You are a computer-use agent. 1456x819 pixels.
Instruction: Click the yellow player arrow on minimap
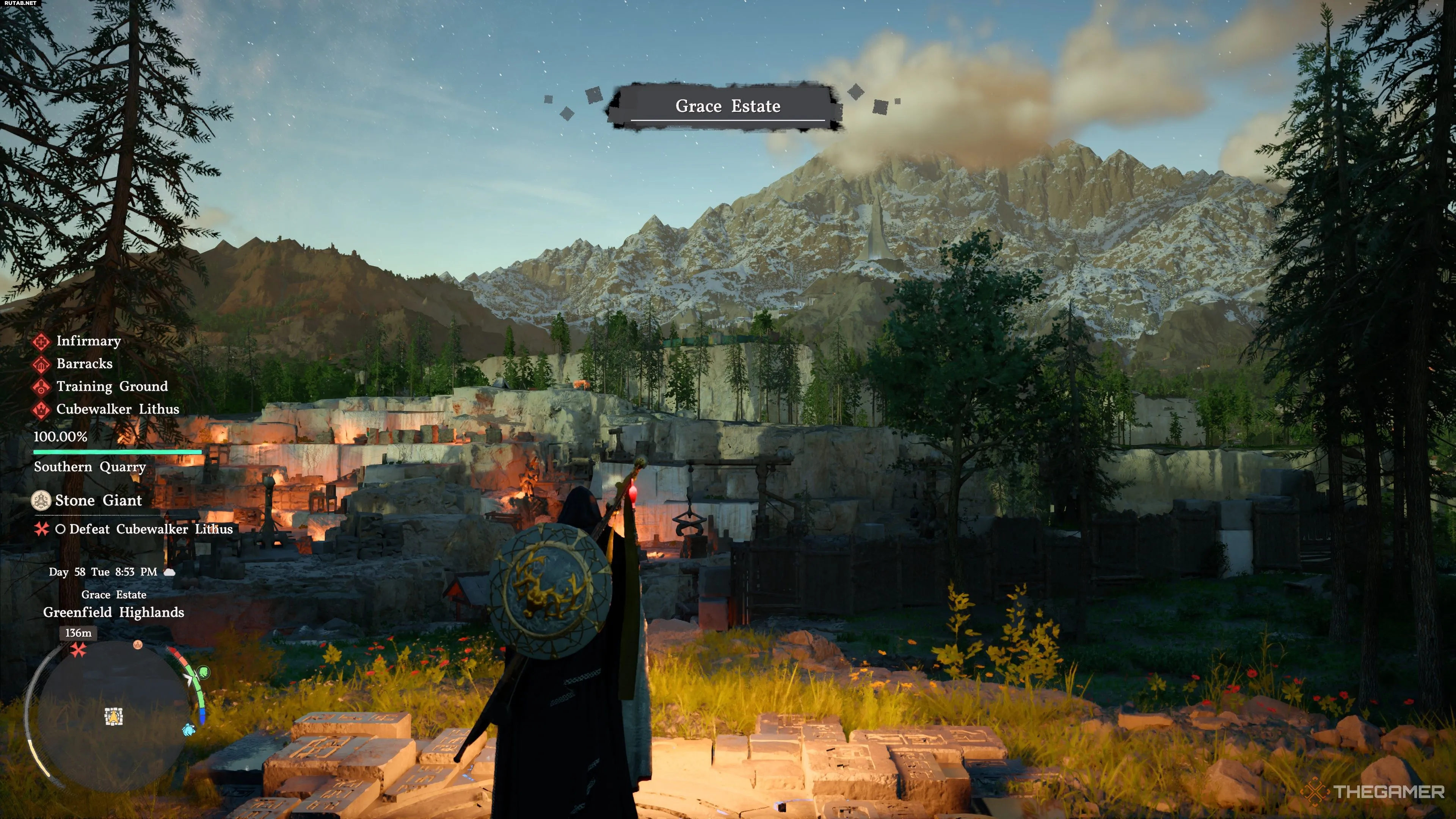(x=114, y=717)
